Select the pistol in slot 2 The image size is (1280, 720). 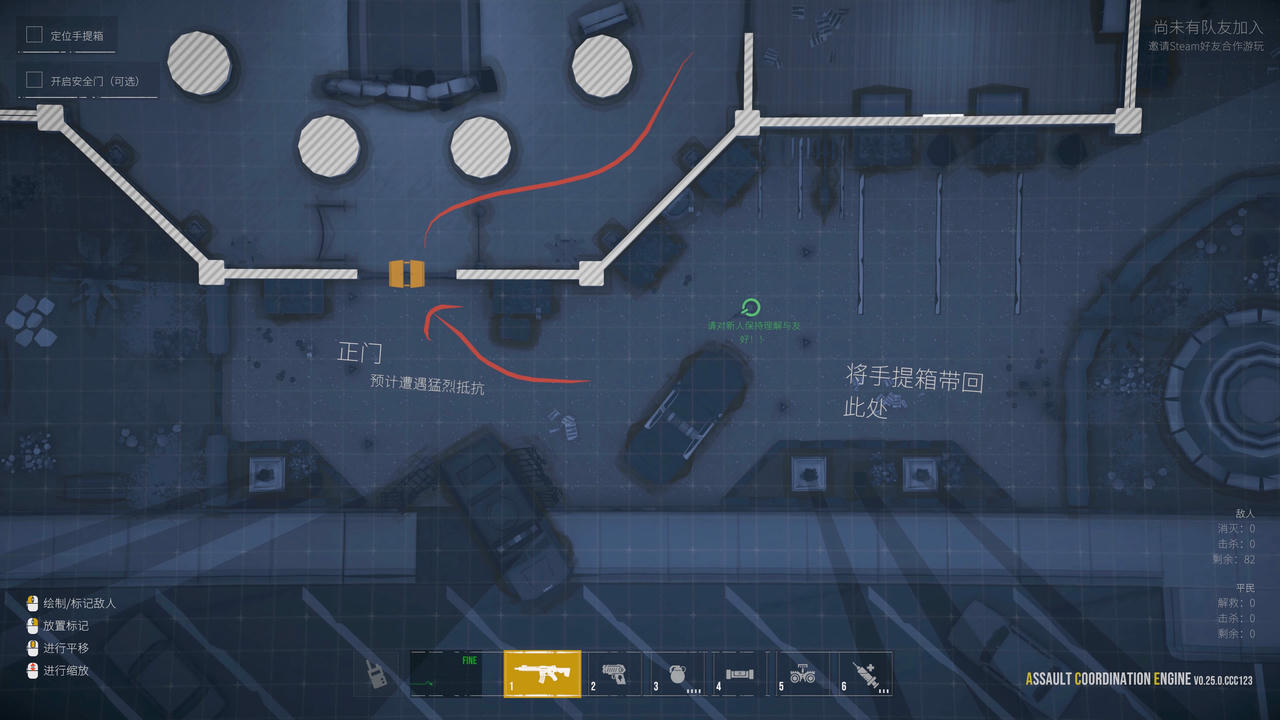[x=609, y=674]
